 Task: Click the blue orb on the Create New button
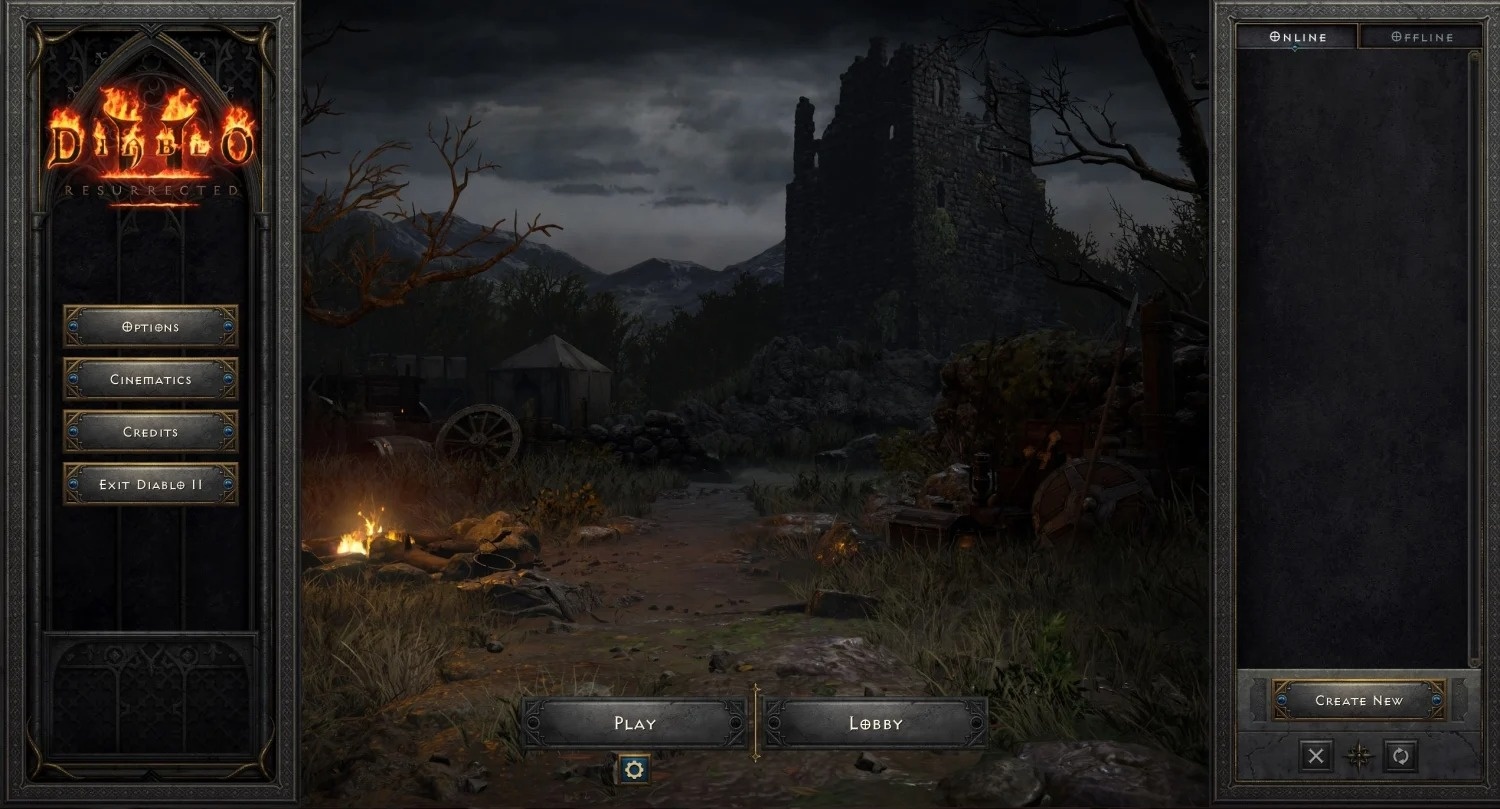coord(1283,700)
